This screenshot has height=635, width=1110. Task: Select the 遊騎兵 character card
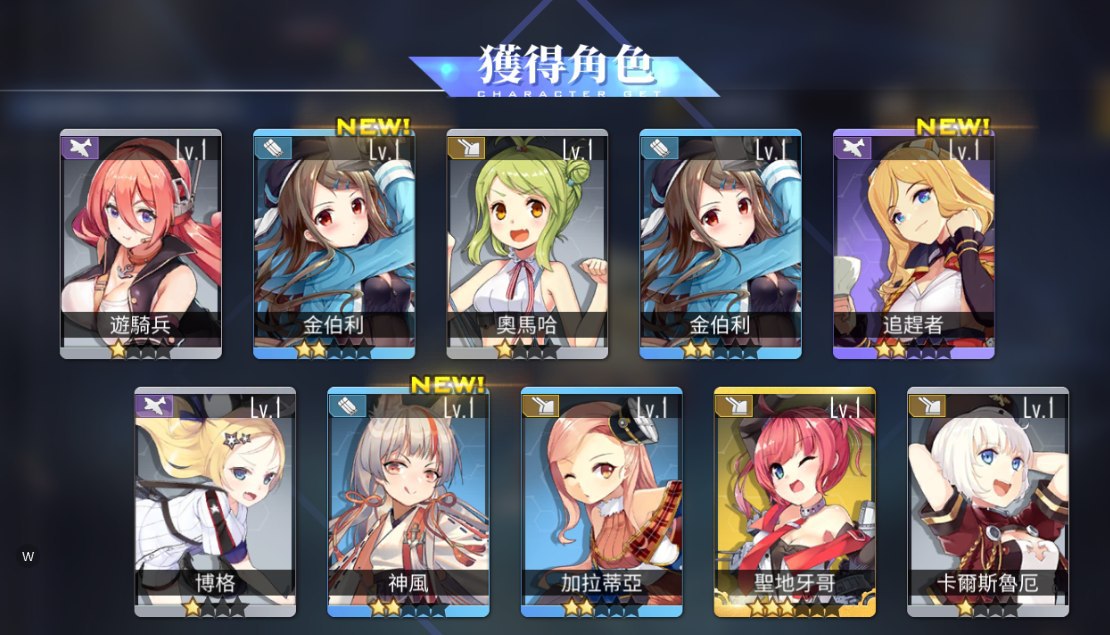[141, 243]
